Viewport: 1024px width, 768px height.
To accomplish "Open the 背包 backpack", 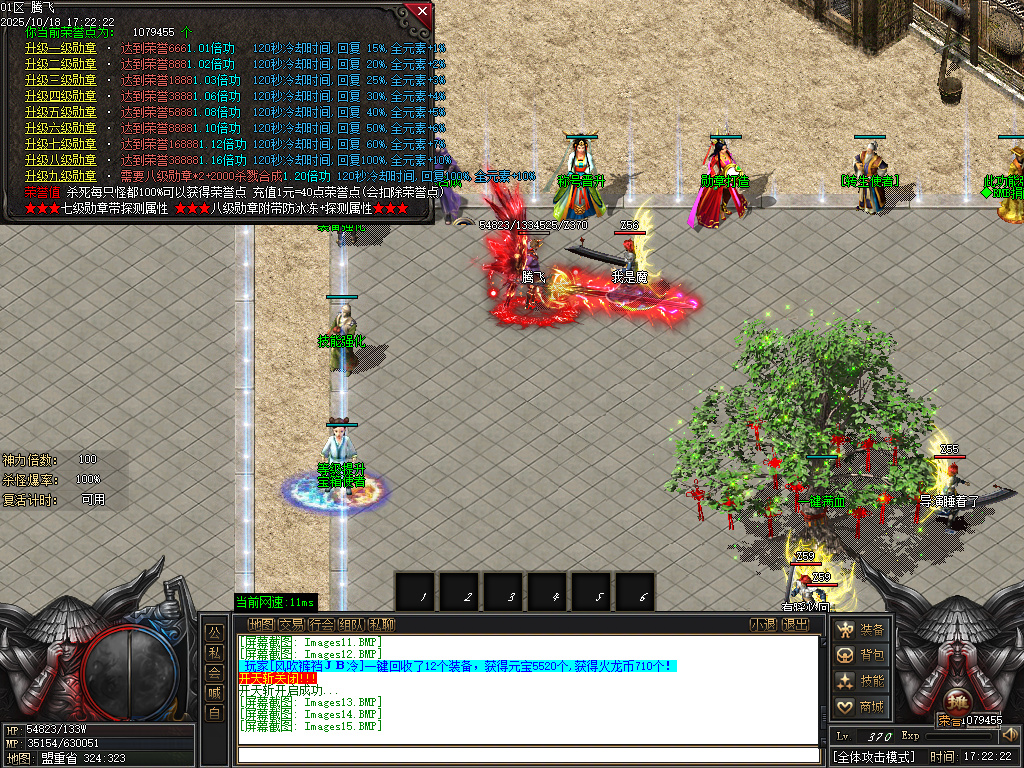I will click(x=861, y=656).
